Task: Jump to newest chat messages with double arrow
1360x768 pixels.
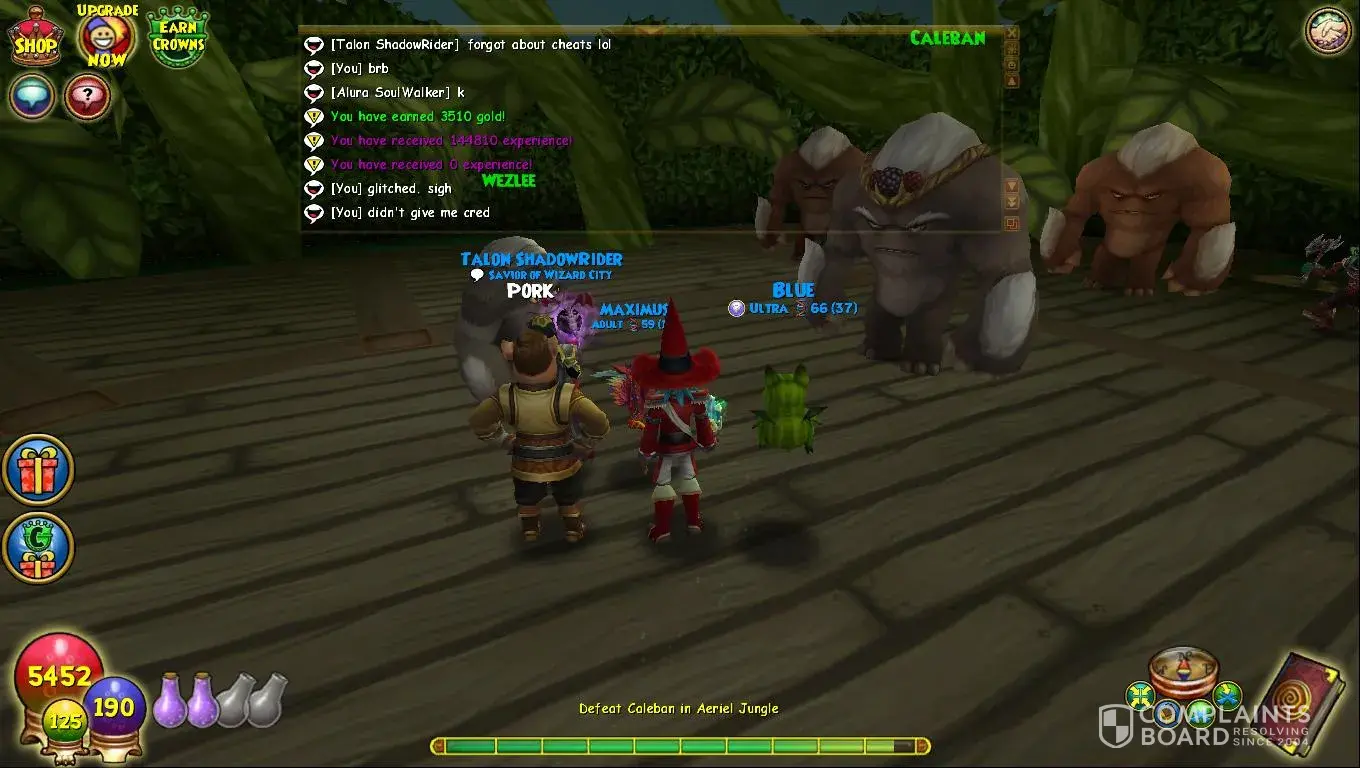Action: 1012,202
